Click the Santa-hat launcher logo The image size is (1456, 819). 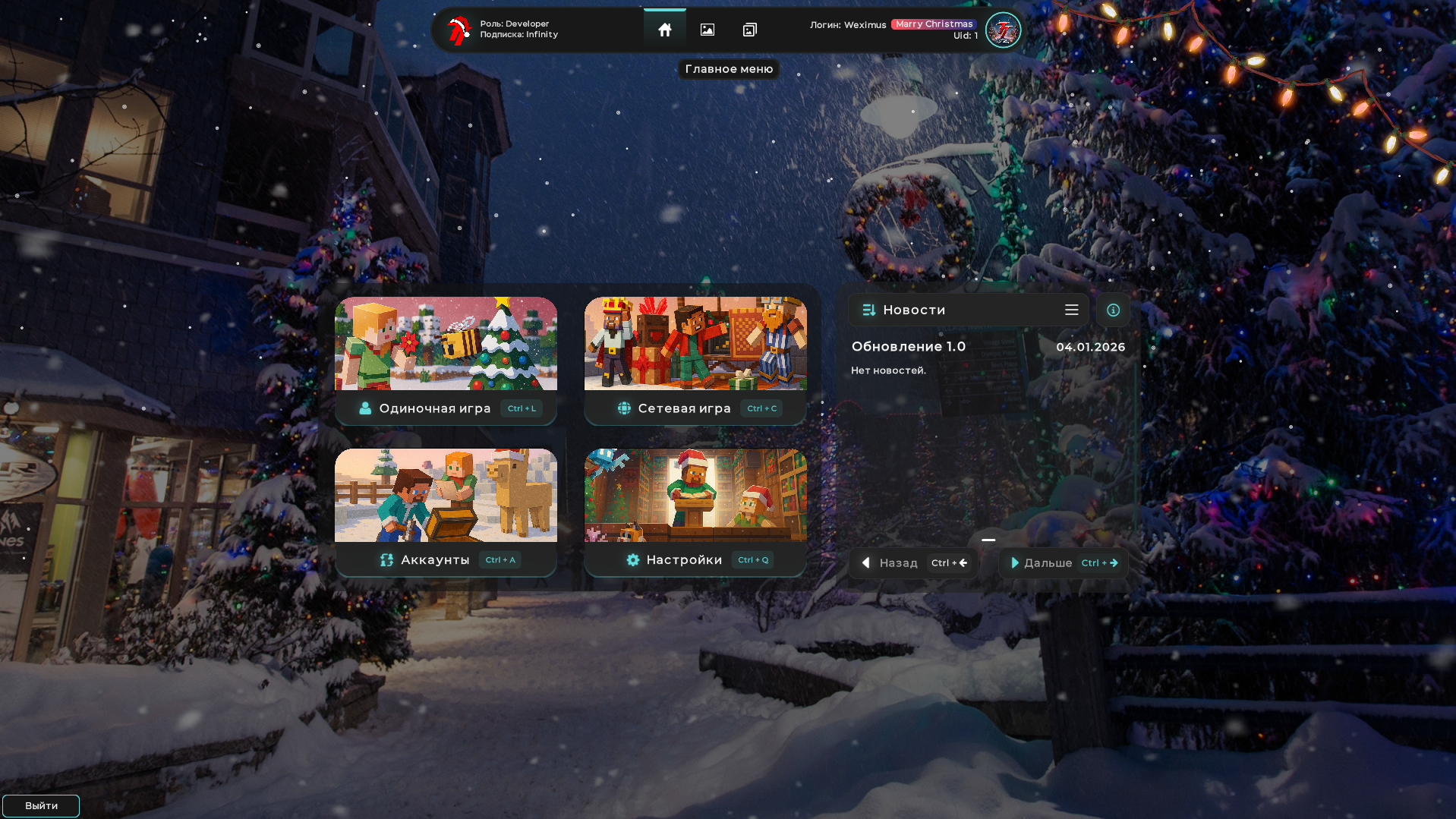coord(459,29)
